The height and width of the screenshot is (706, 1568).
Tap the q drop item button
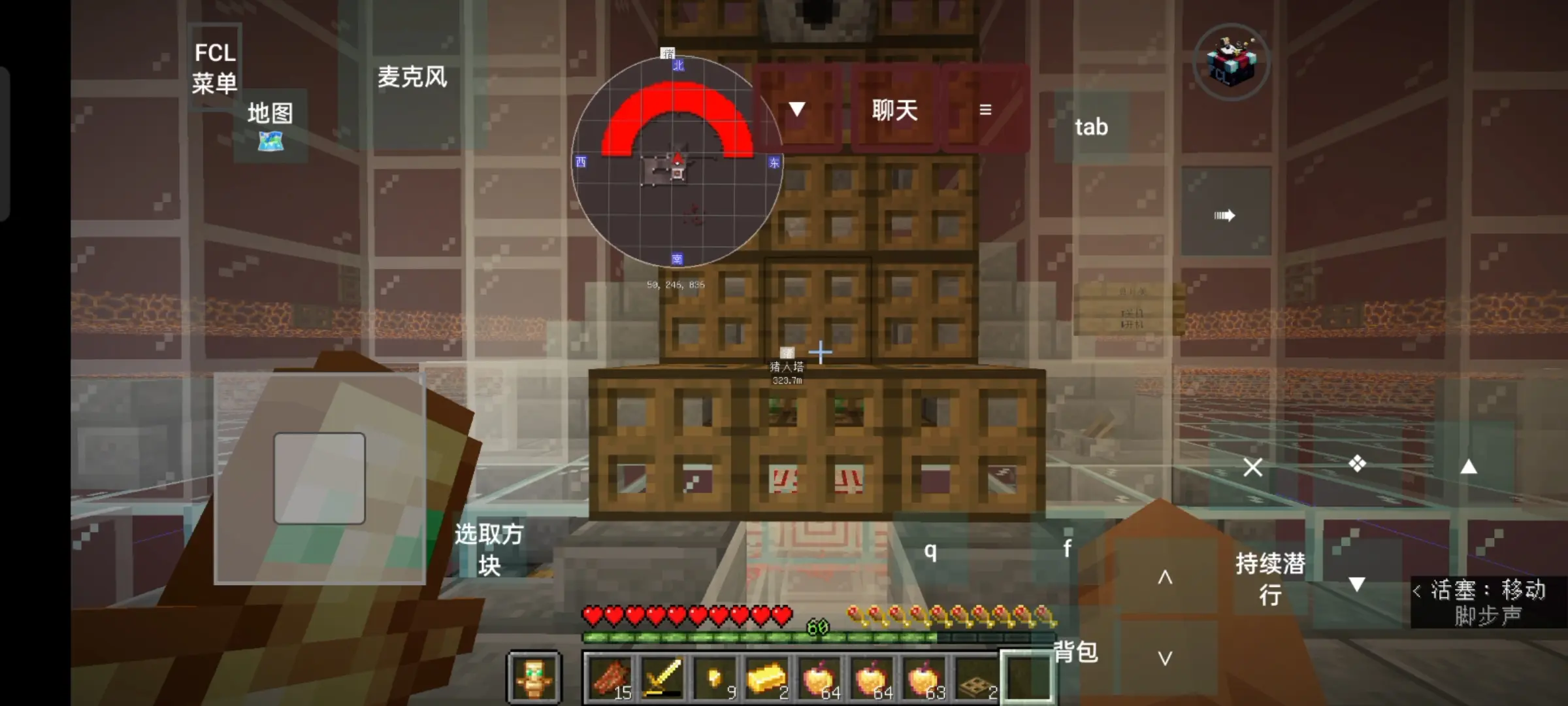click(x=930, y=551)
